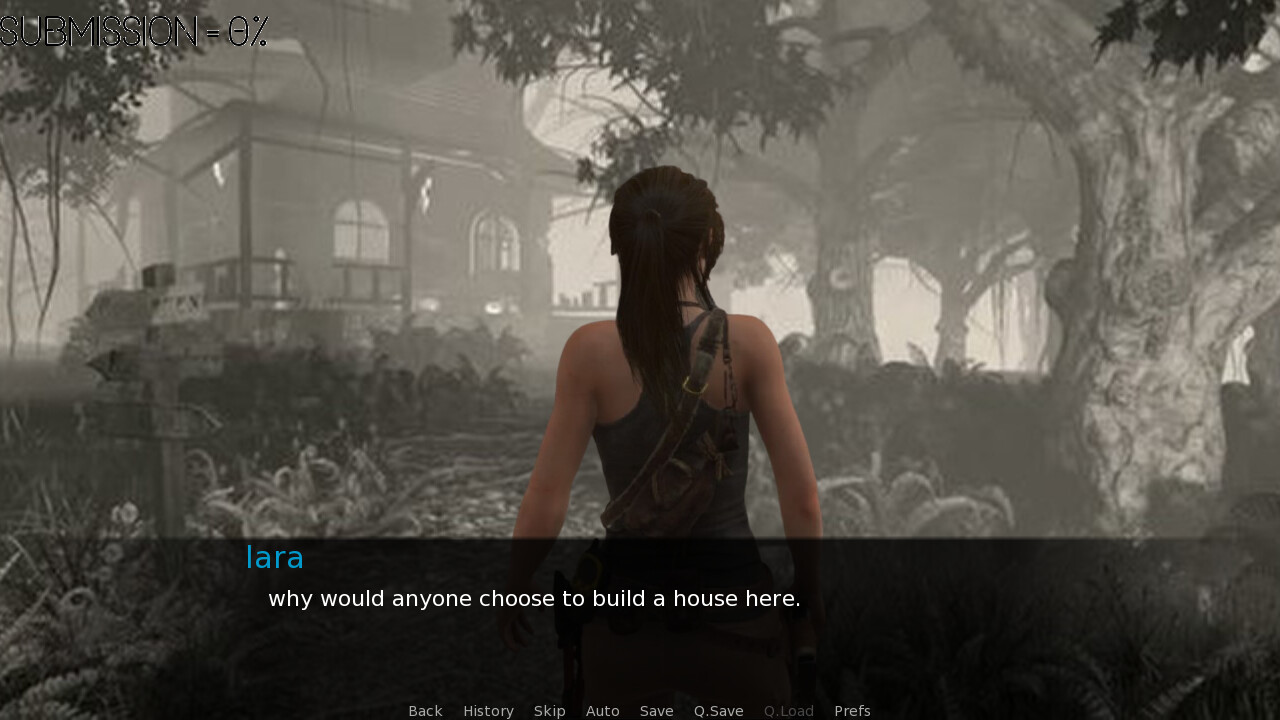Disable Auto mode by clicking Auto
1280x720 pixels.
(603, 710)
